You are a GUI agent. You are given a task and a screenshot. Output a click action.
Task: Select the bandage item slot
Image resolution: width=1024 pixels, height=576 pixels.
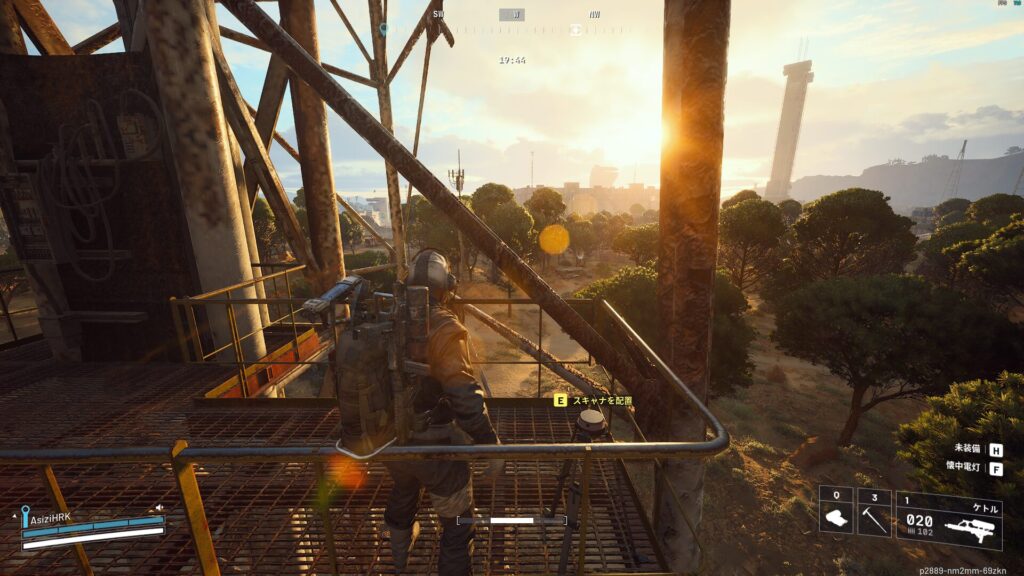[x=836, y=512]
